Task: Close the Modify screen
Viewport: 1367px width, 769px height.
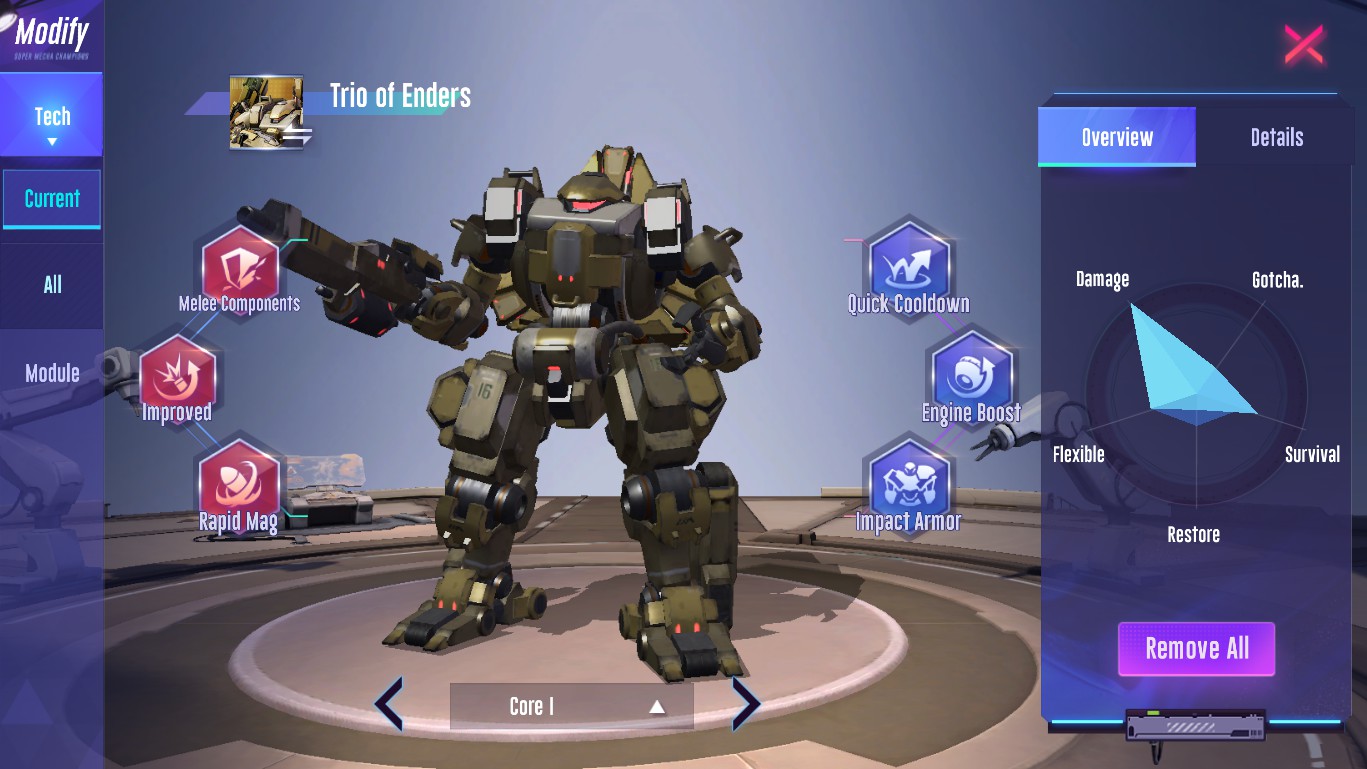Action: pos(1303,45)
